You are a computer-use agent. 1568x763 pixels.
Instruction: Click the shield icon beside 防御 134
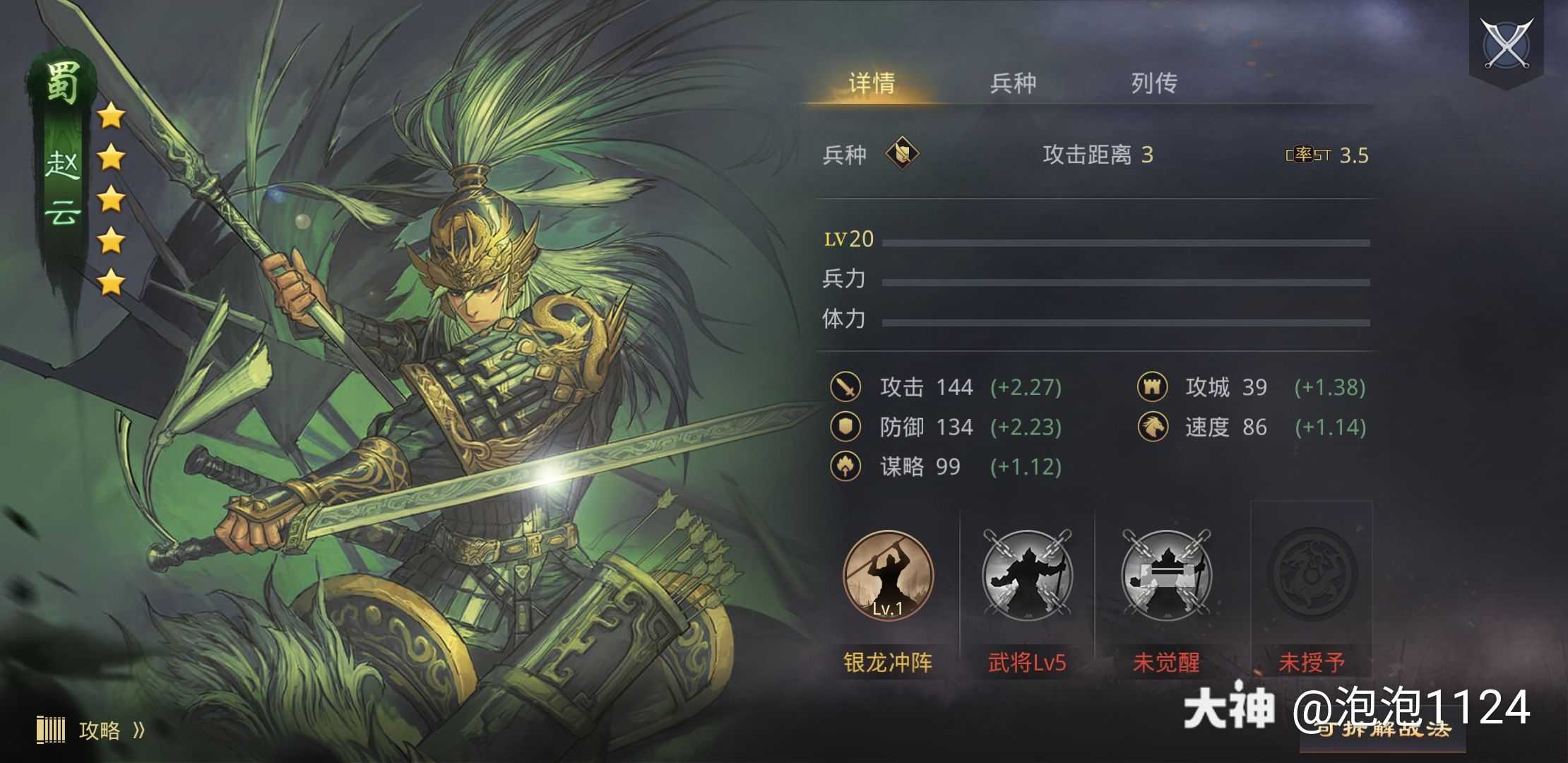click(845, 427)
